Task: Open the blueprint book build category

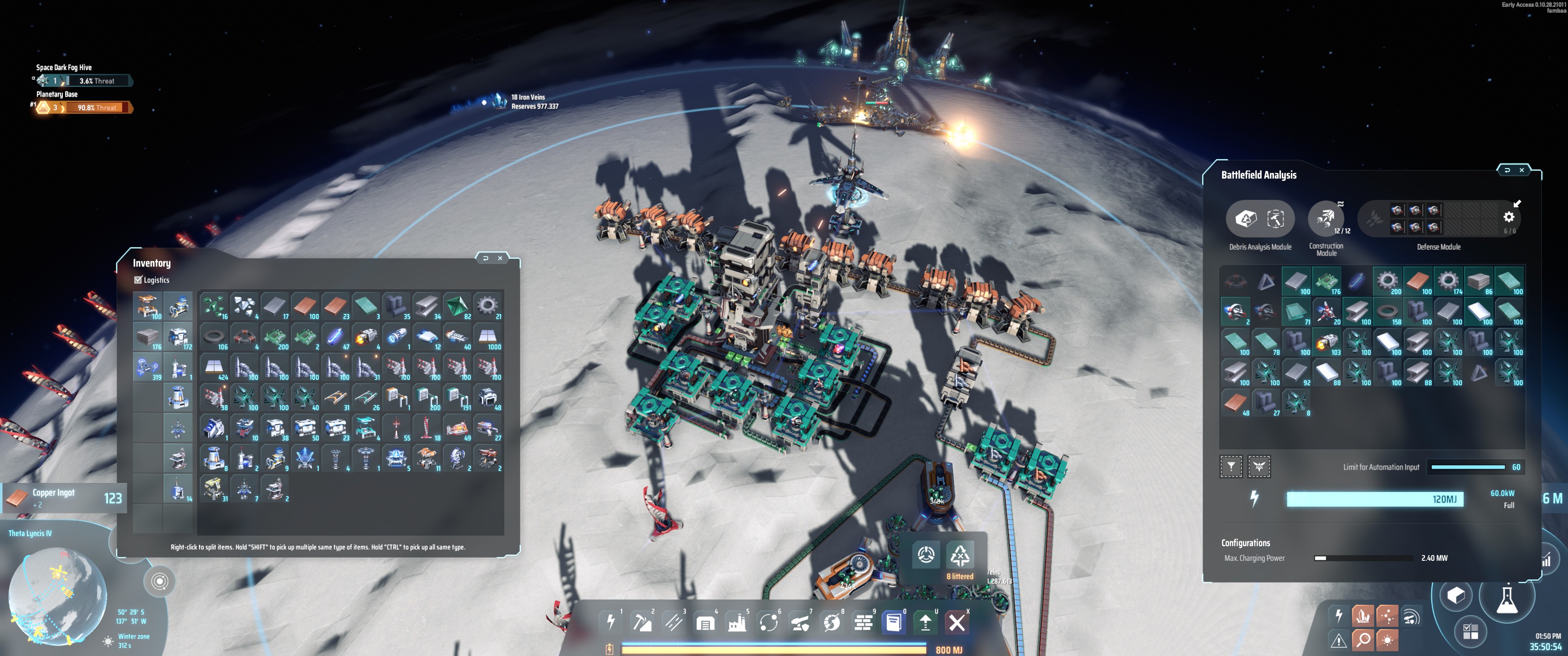Action: coord(893,622)
